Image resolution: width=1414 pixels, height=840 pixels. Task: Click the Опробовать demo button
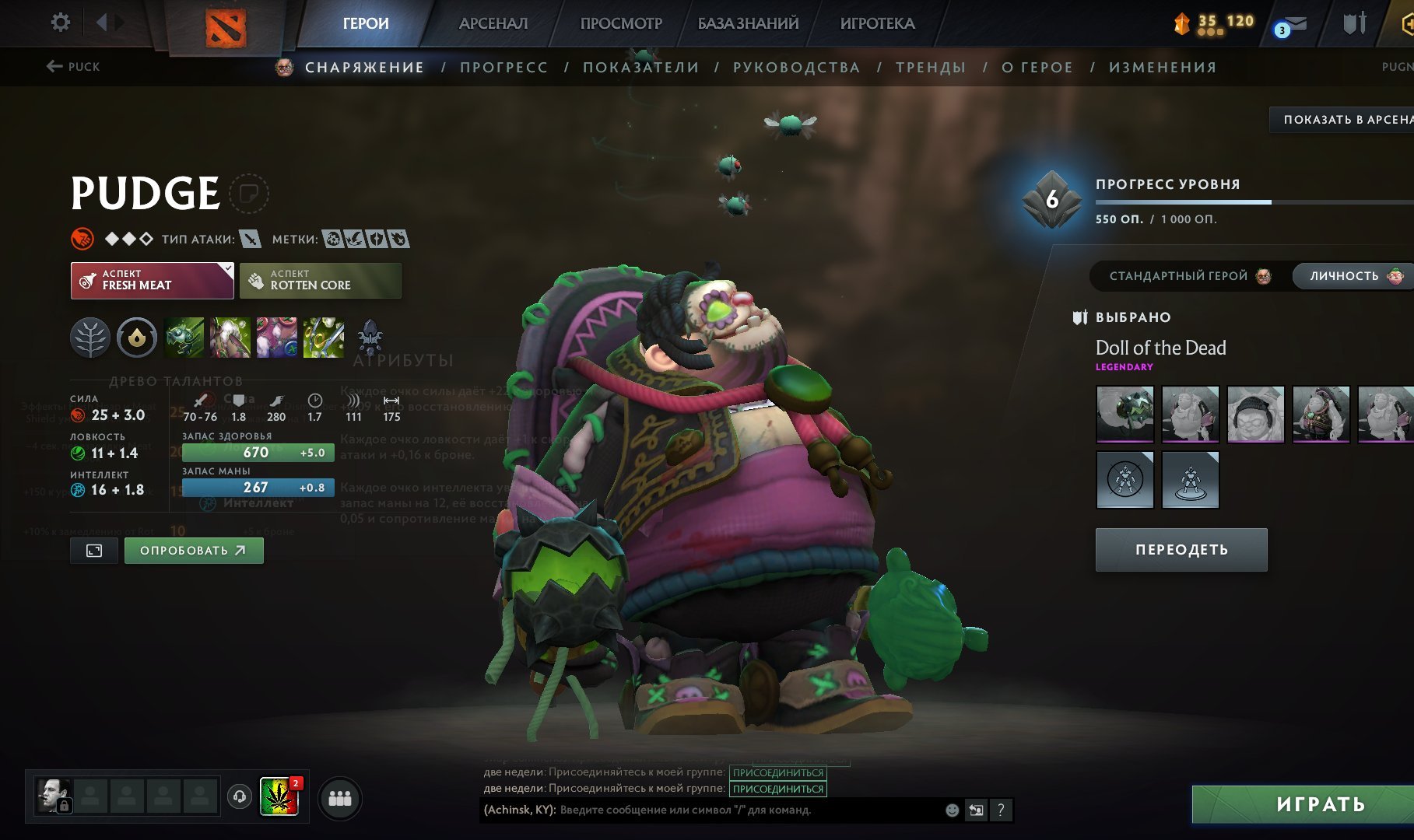[194, 551]
